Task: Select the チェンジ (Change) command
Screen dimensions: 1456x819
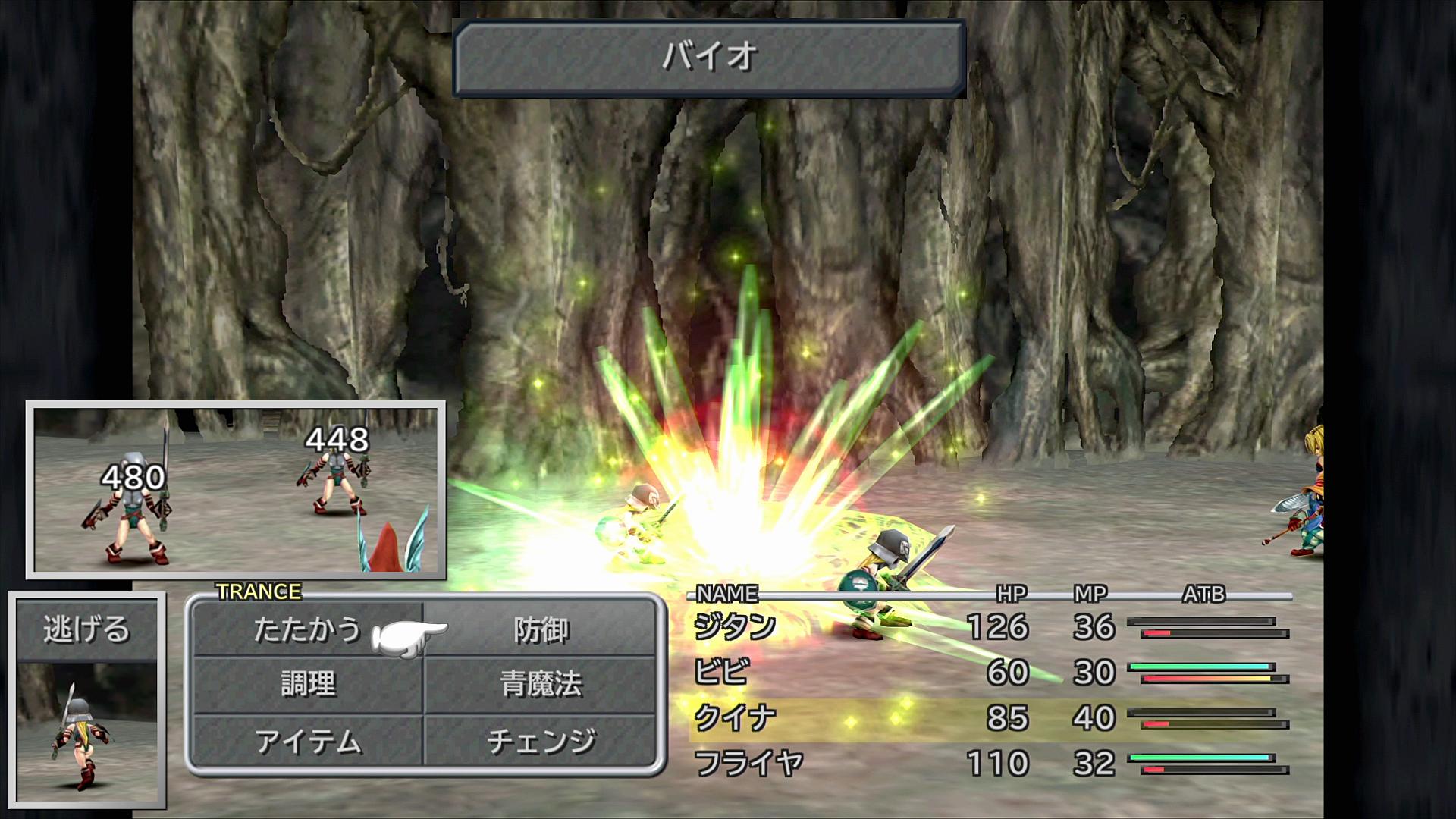Action: pos(541,742)
